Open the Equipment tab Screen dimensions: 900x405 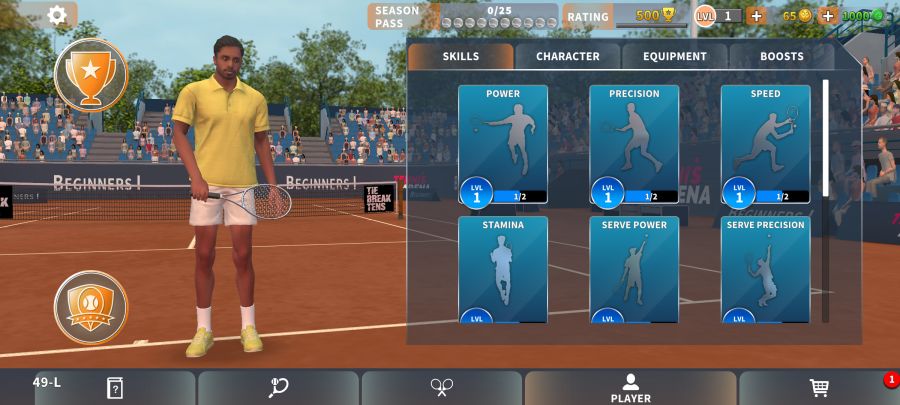pos(675,57)
